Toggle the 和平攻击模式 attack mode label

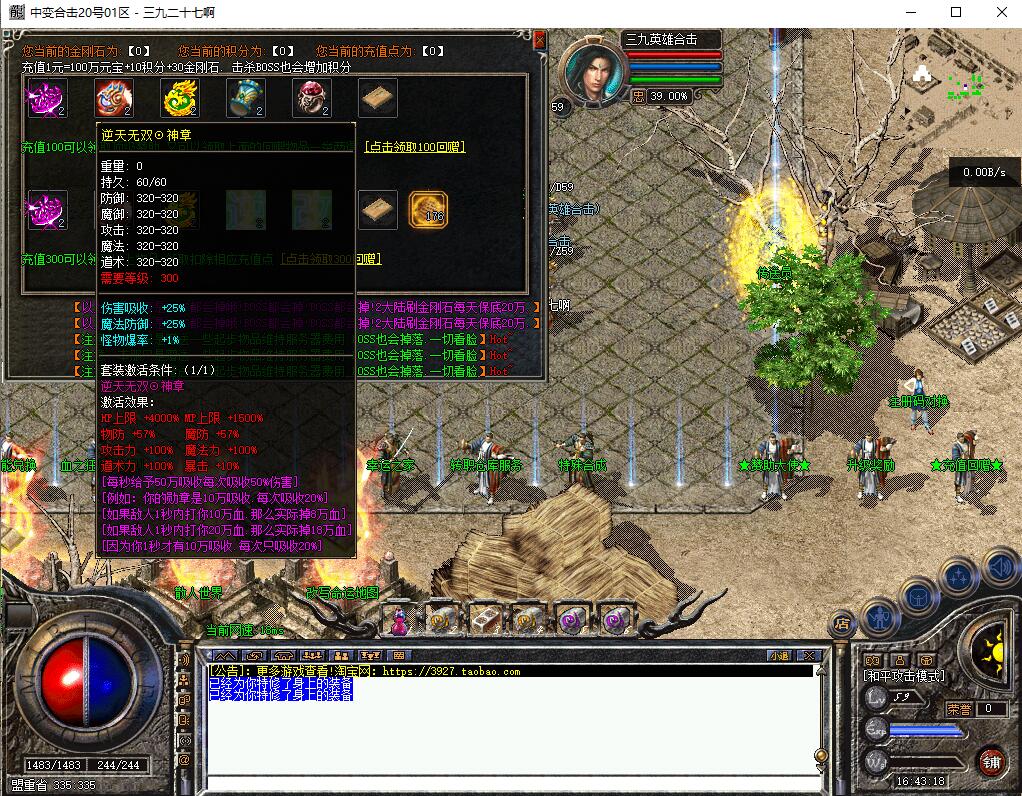click(904, 676)
